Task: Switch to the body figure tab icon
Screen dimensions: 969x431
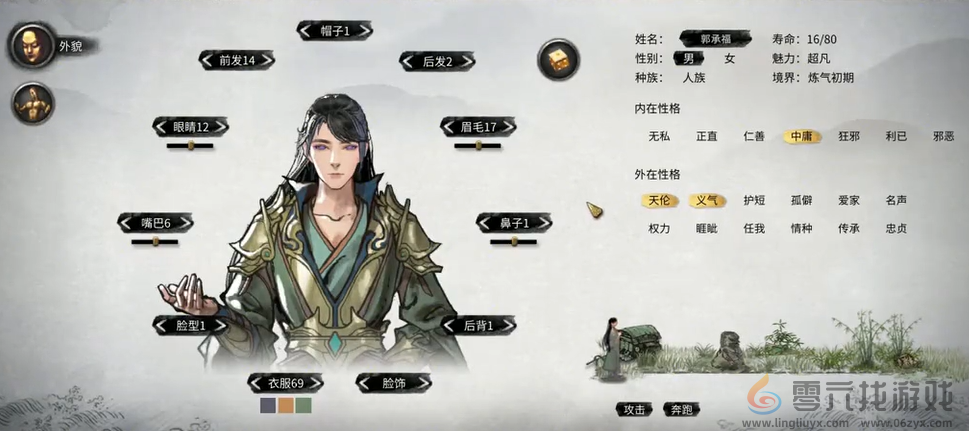Action: [x=31, y=103]
